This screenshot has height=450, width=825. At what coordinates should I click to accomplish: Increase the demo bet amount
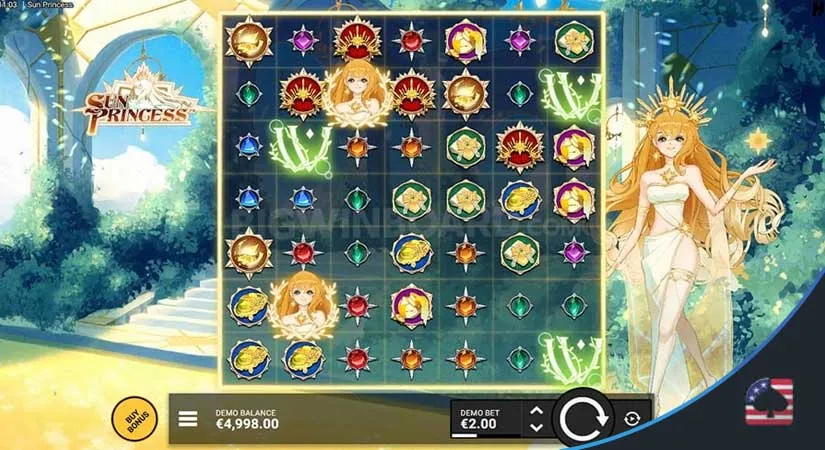[536, 411]
